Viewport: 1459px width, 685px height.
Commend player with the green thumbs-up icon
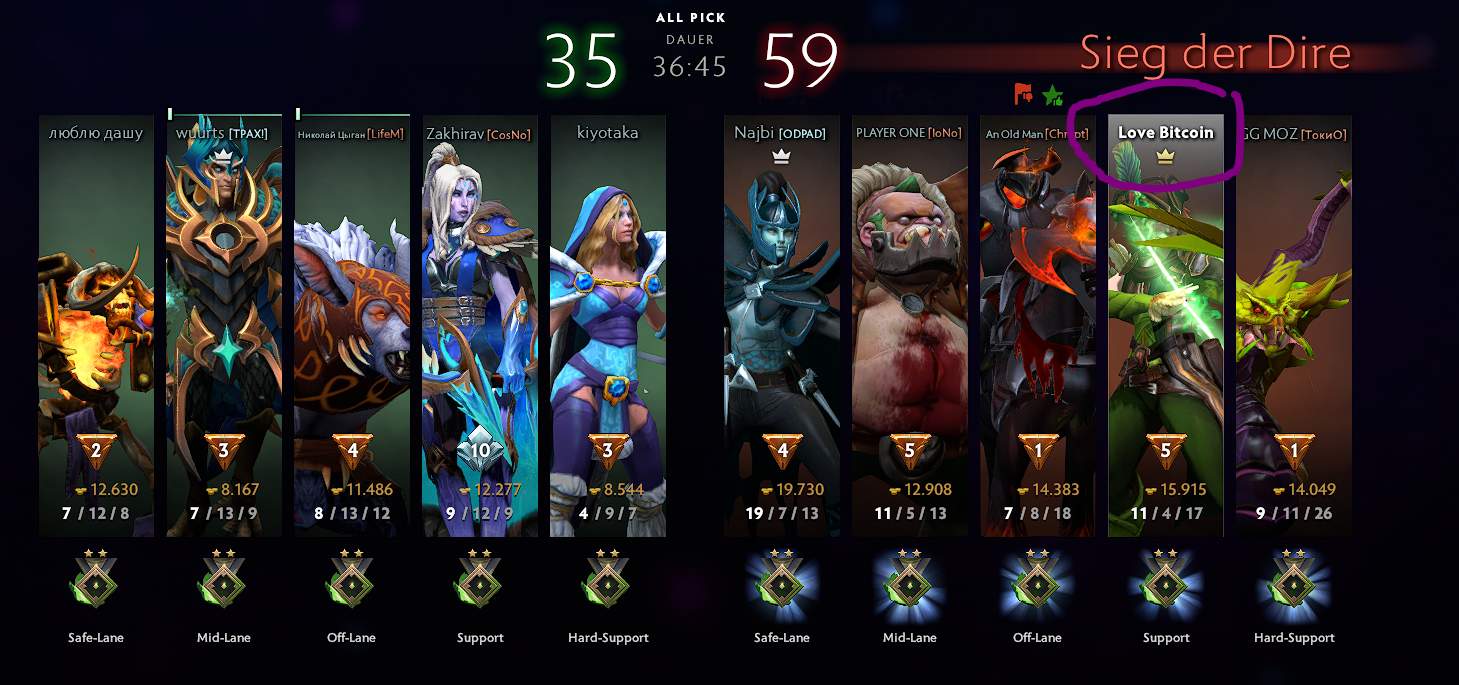1053,96
